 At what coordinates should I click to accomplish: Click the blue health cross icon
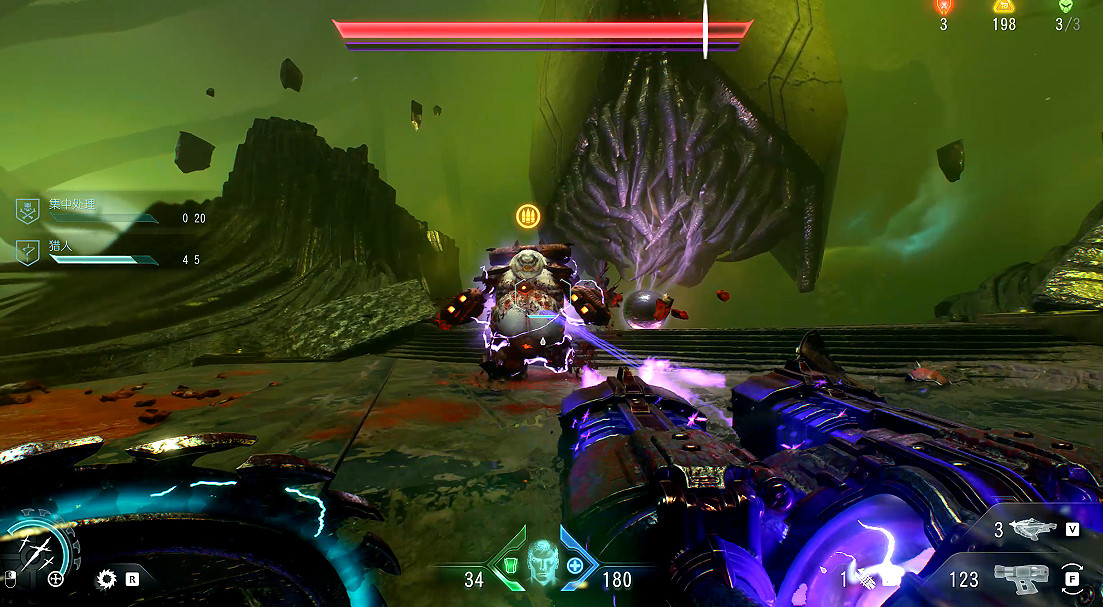tap(575, 567)
